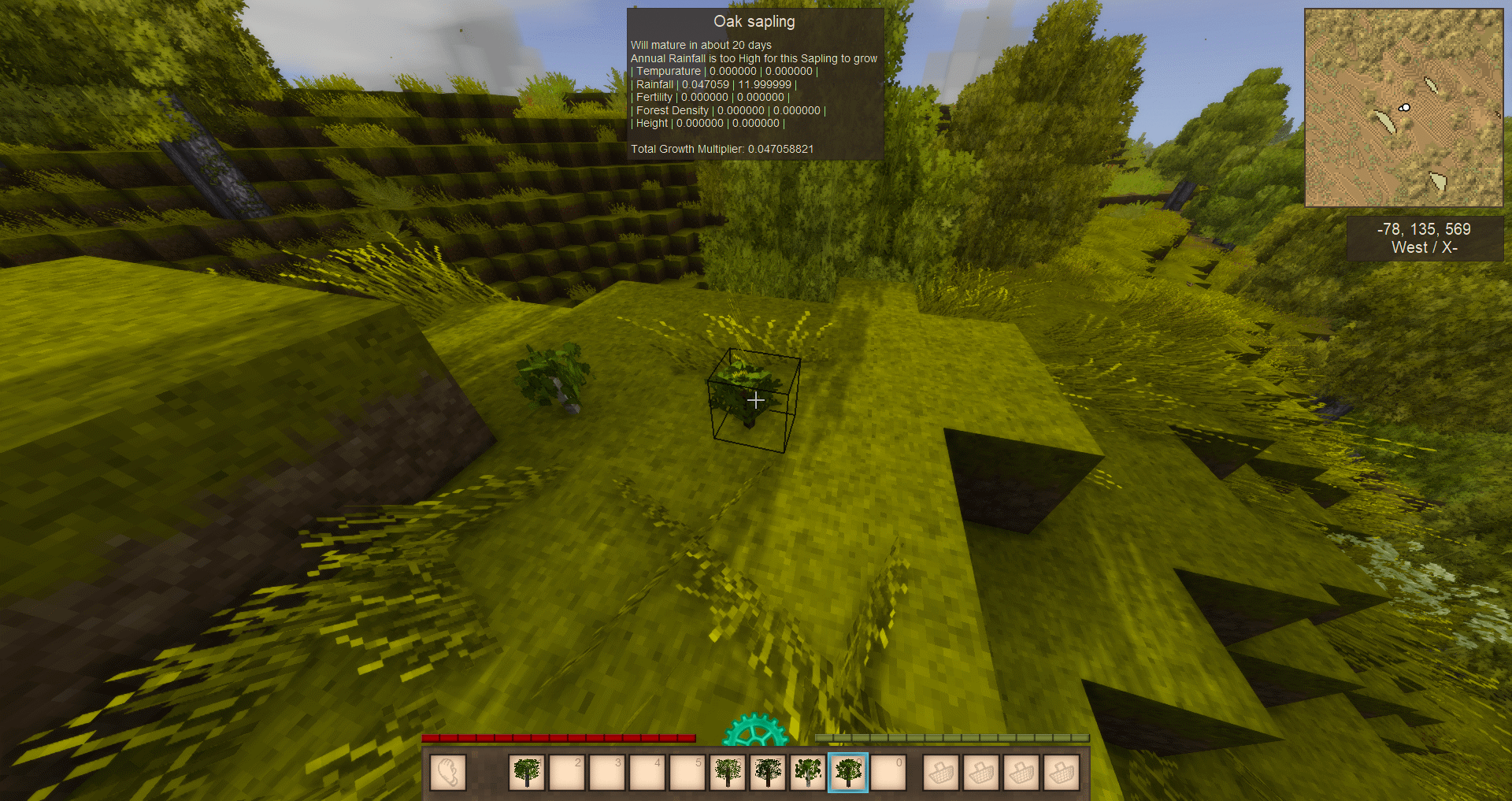Pick the dark sapling in hotbar slot 7

[x=768, y=772]
